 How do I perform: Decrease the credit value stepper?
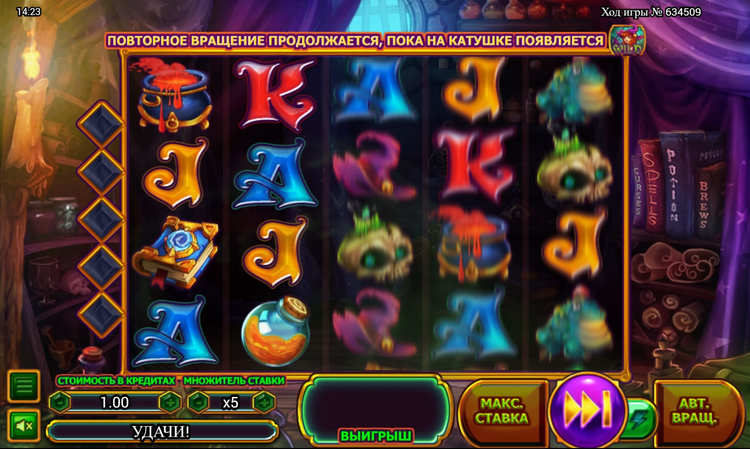(x=60, y=402)
